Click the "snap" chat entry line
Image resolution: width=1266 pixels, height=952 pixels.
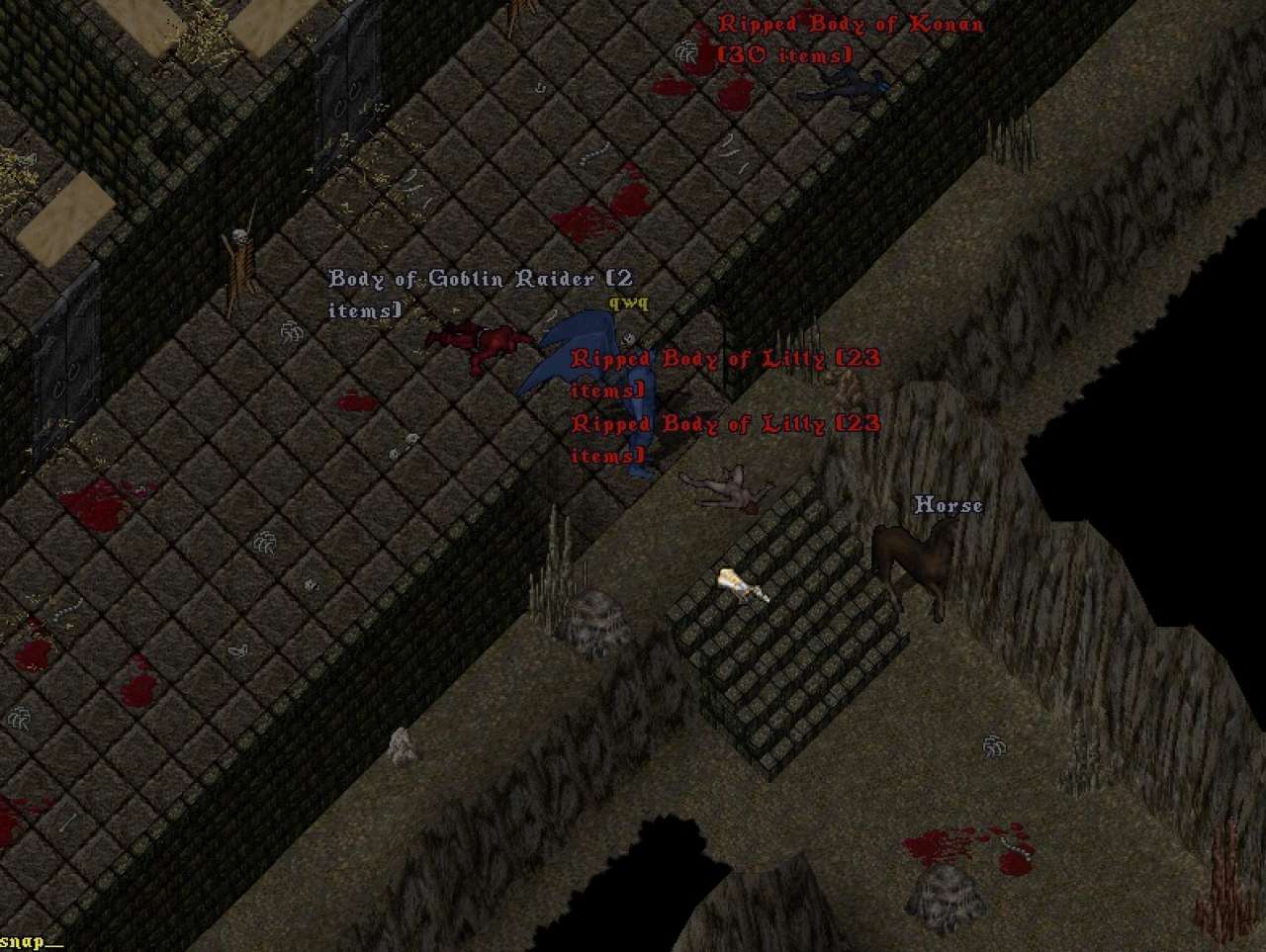point(30,941)
